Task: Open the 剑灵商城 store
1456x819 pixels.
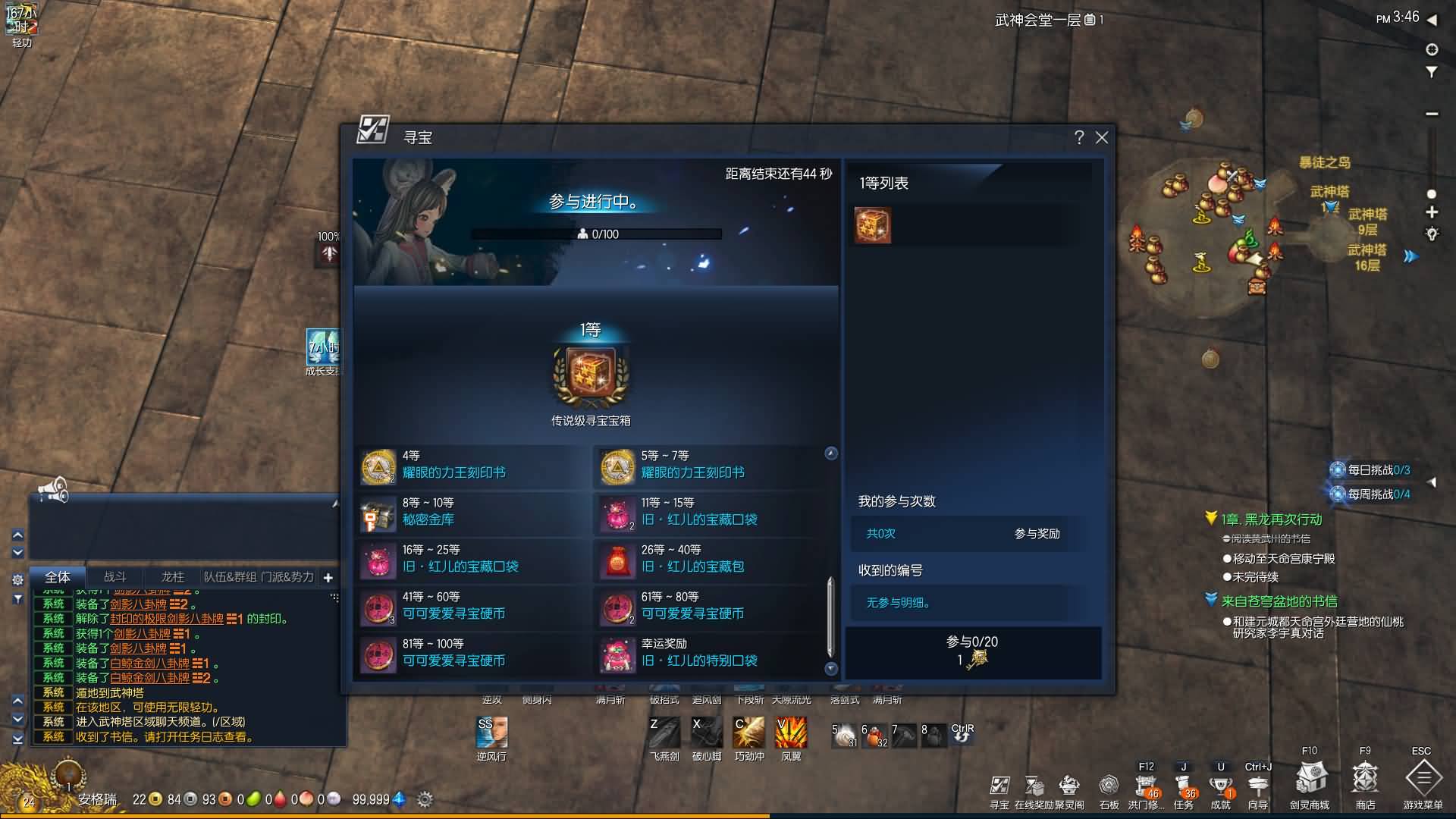Action: 1310,780
